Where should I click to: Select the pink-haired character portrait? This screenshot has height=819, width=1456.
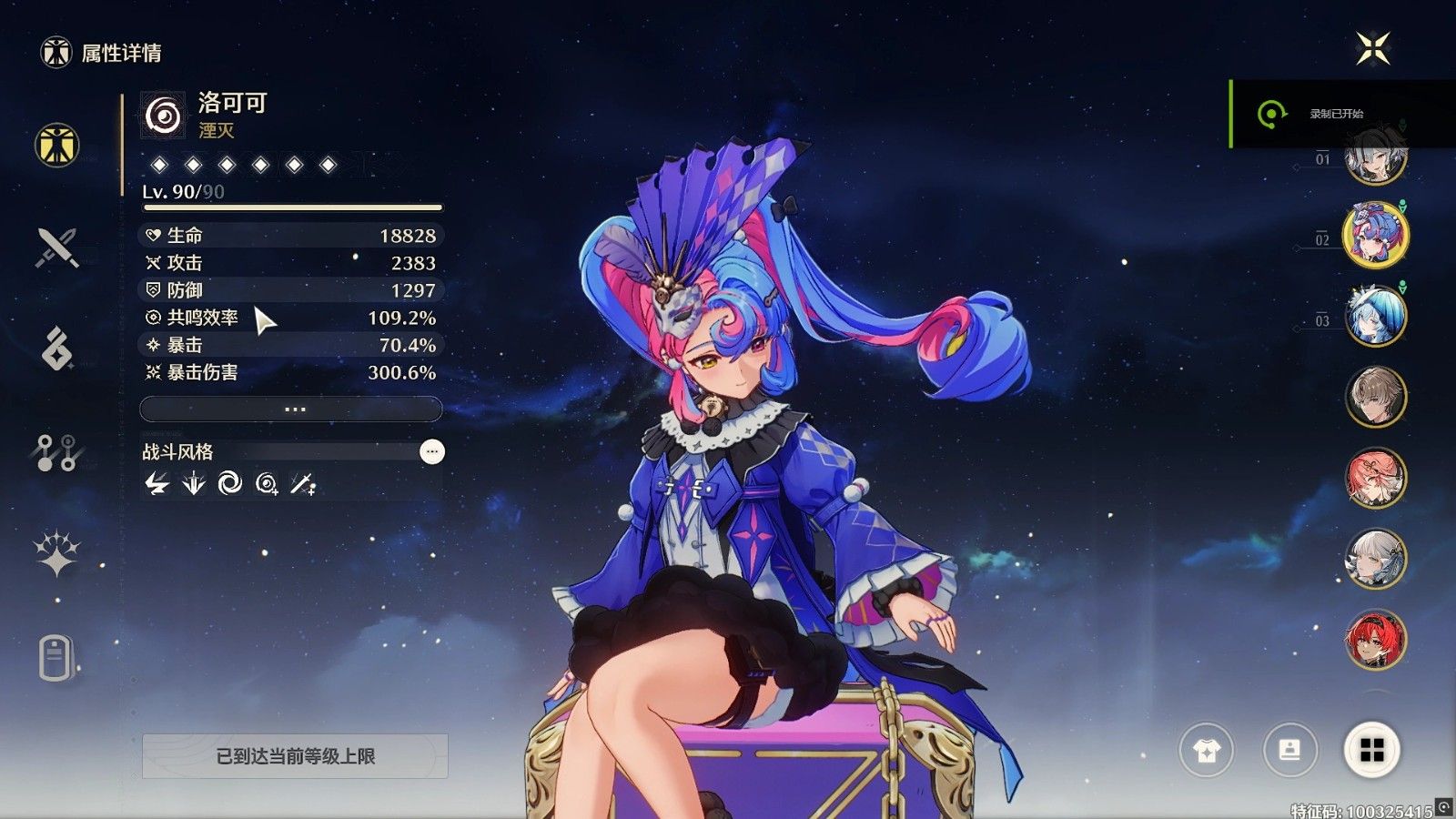pyautogui.click(x=1375, y=478)
